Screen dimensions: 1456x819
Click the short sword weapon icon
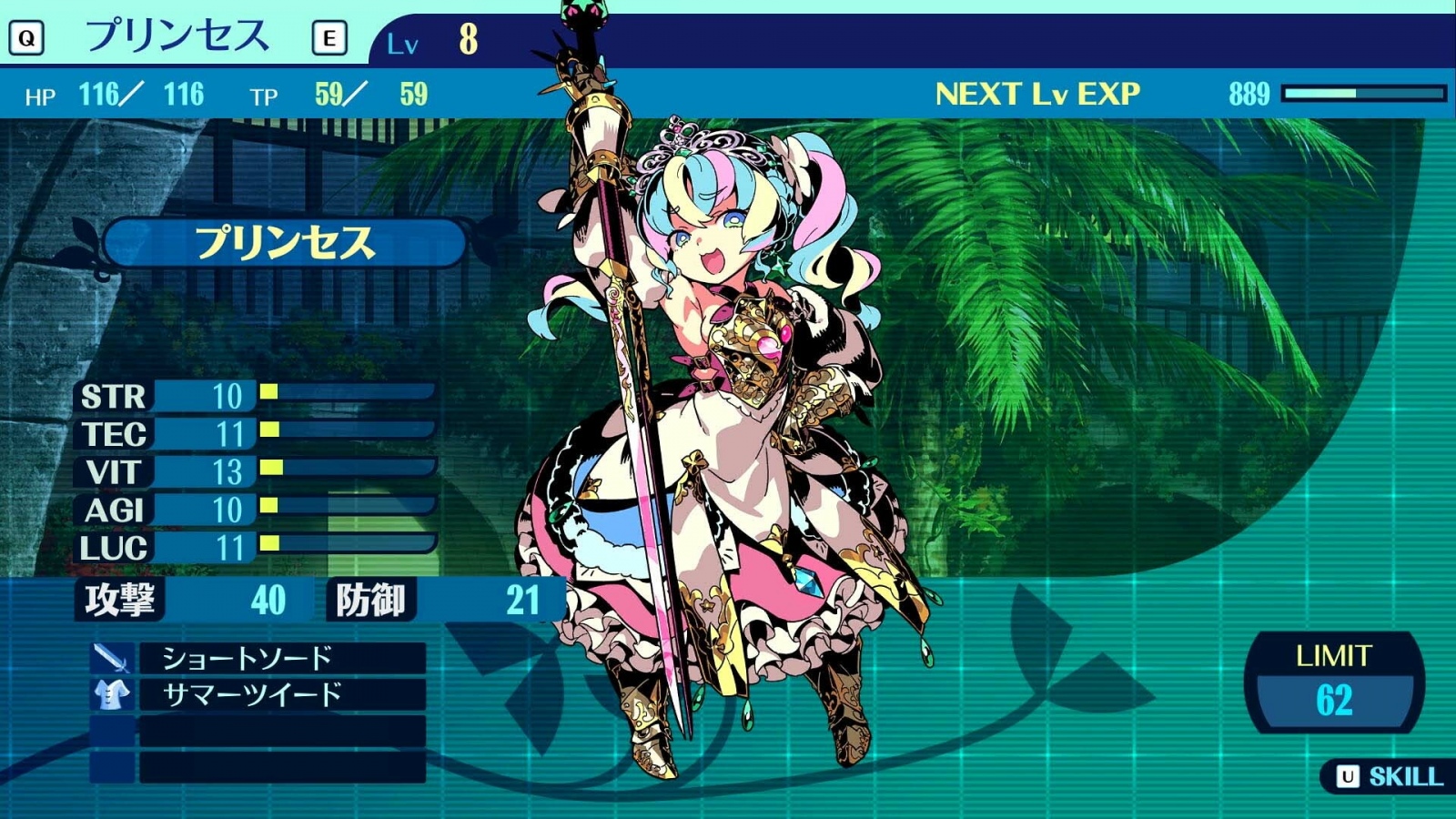(x=112, y=658)
